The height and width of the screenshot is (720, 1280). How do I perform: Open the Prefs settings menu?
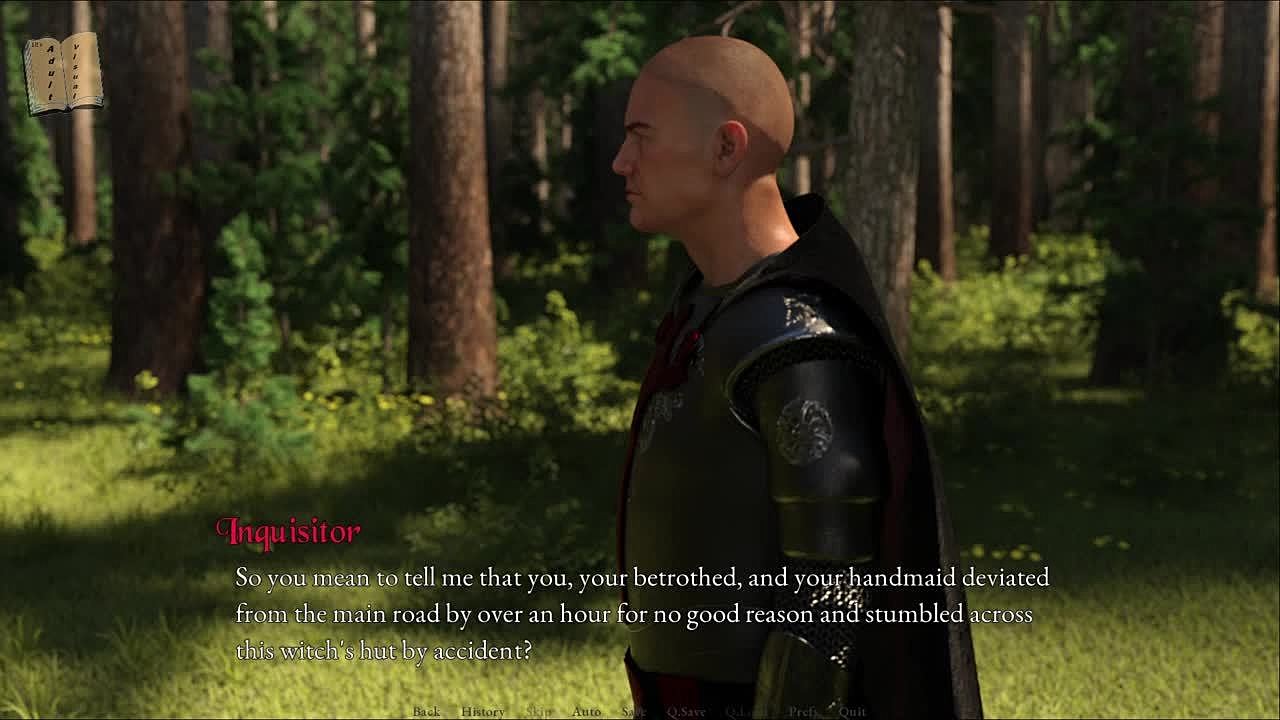point(802,712)
